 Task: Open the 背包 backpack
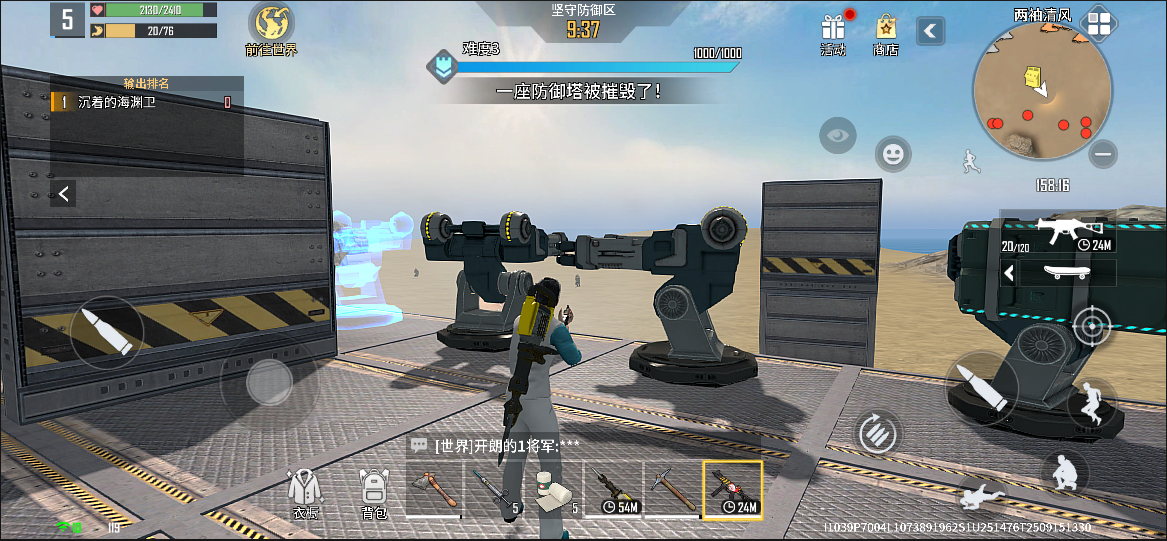pos(374,490)
